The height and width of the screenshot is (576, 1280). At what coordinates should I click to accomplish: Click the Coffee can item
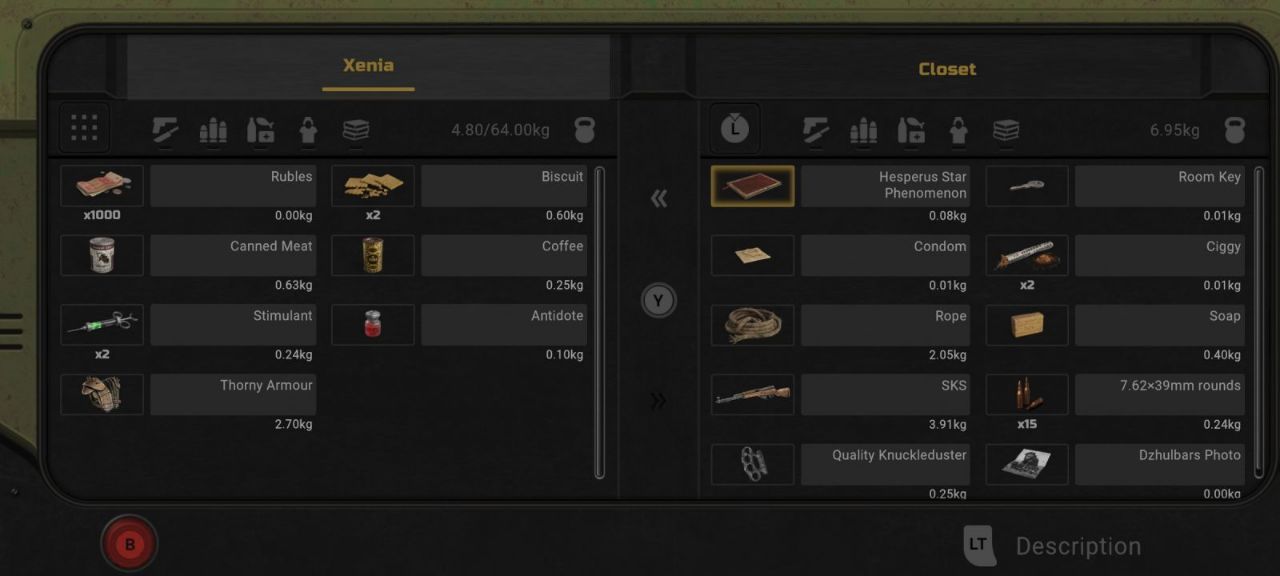coord(373,255)
